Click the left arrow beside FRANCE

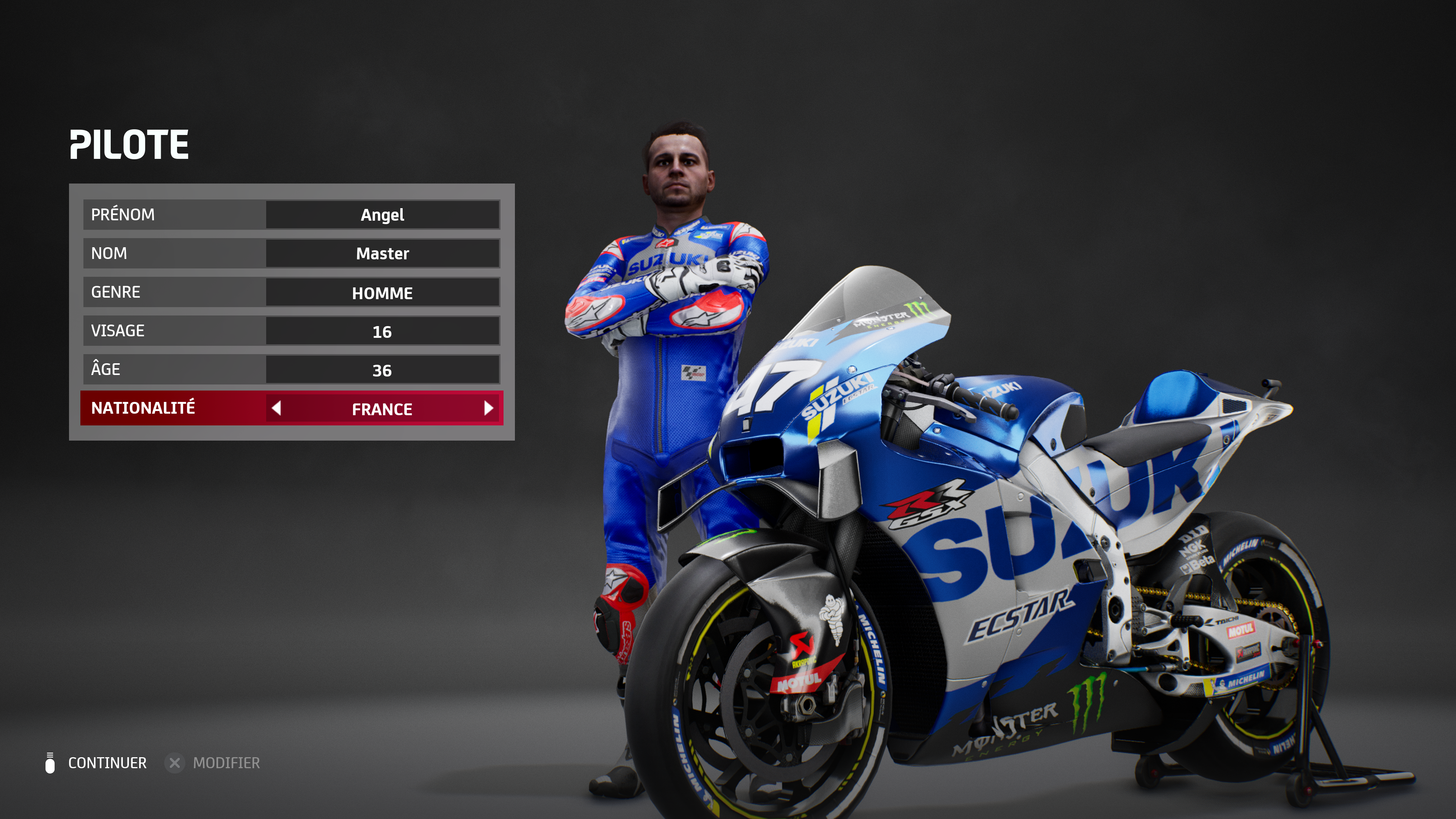click(276, 408)
